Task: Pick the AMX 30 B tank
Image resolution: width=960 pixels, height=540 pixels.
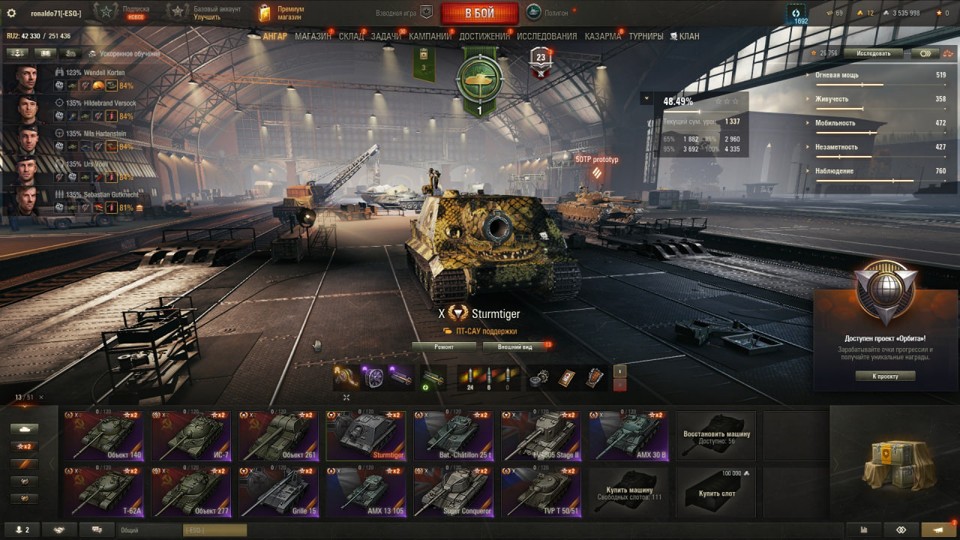Action: coord(627,435)
